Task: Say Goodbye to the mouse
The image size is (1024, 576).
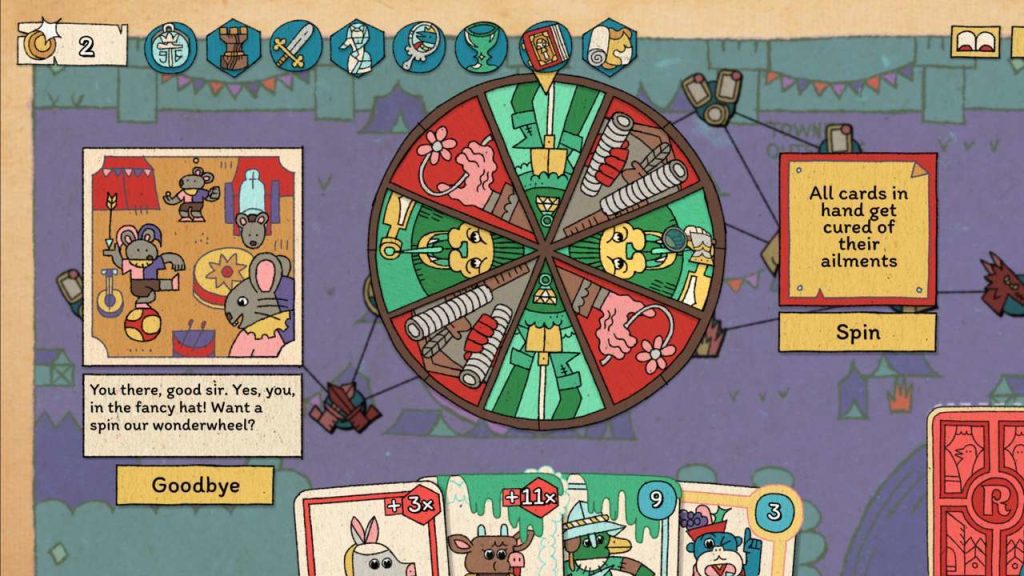Action: coord(194,485)
